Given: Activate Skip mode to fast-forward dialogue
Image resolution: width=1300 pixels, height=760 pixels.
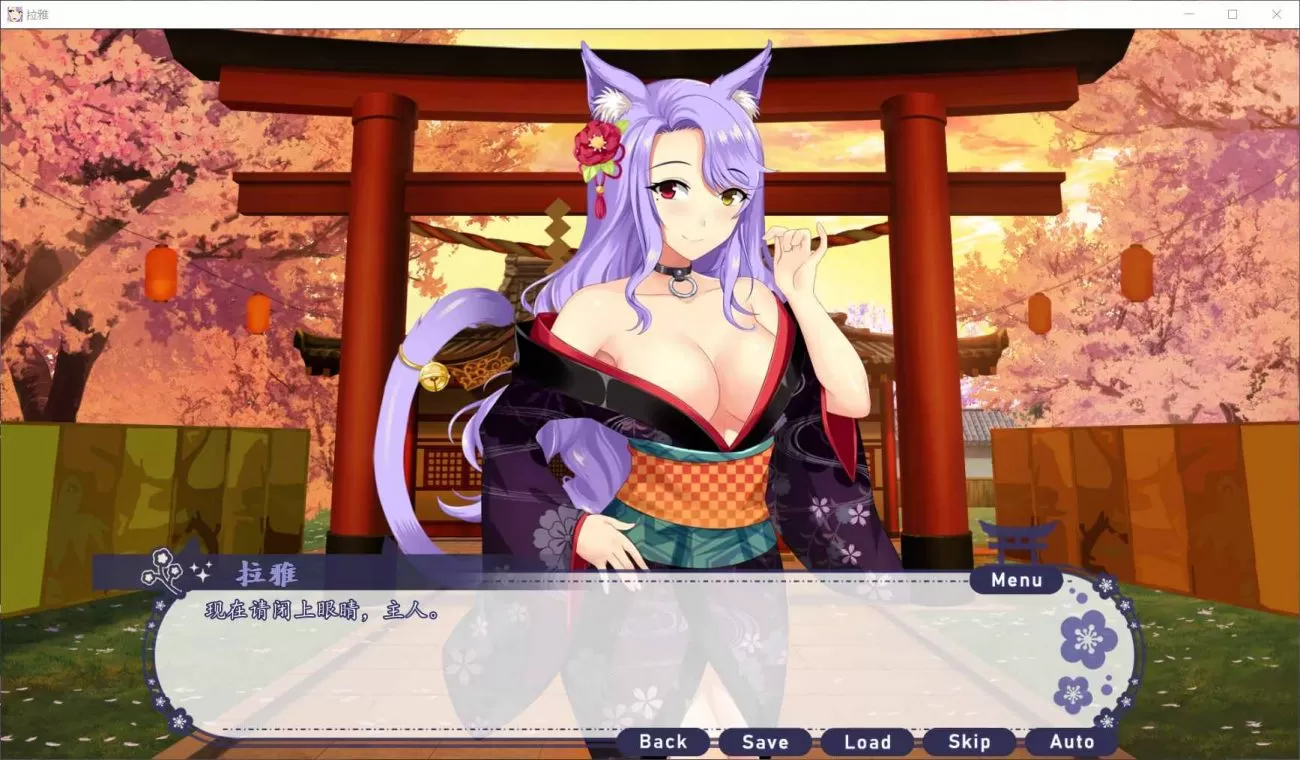Looking at the screenshot, I should point(970,742).
